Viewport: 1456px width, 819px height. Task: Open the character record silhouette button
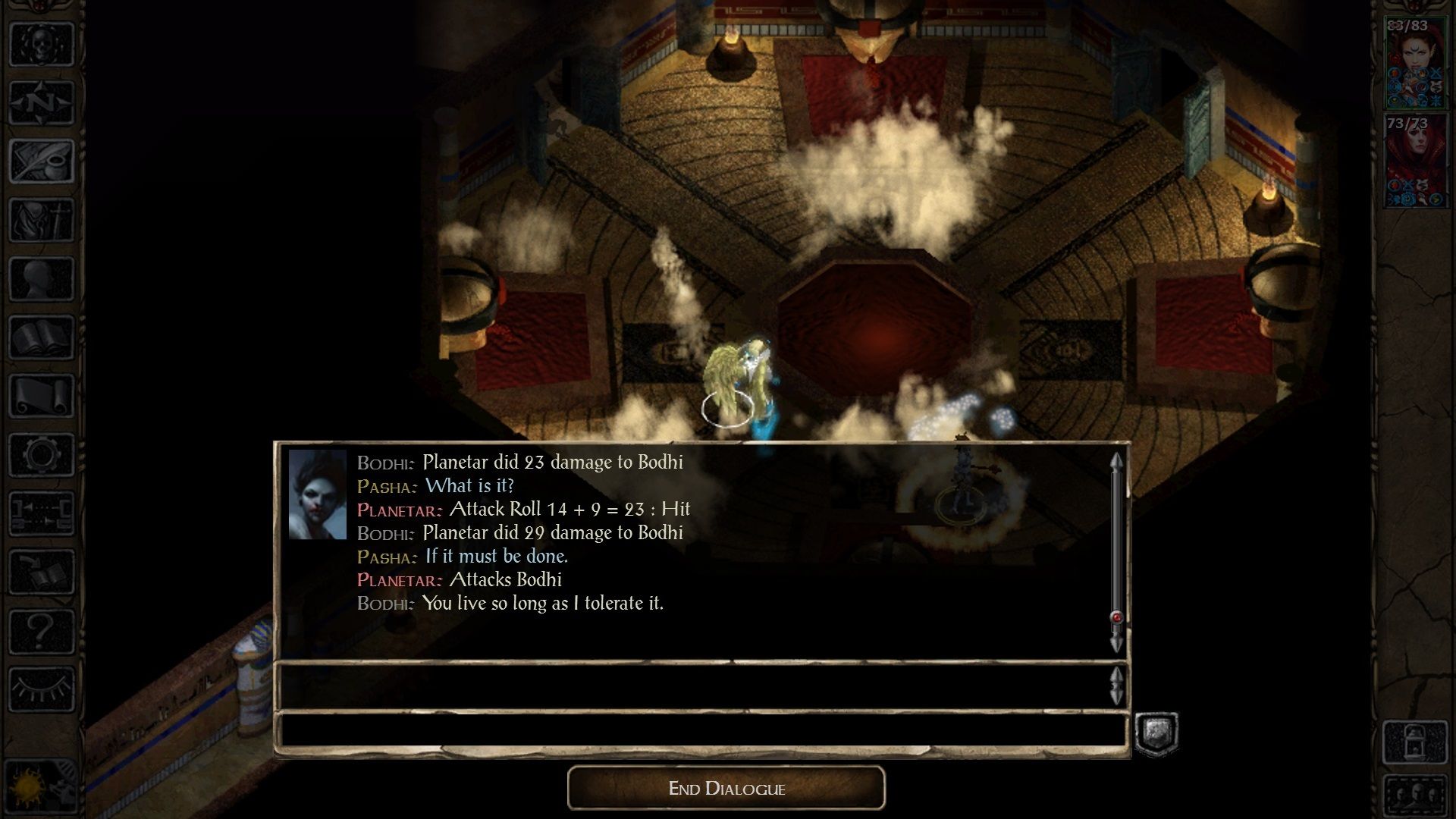click(42, 278)
